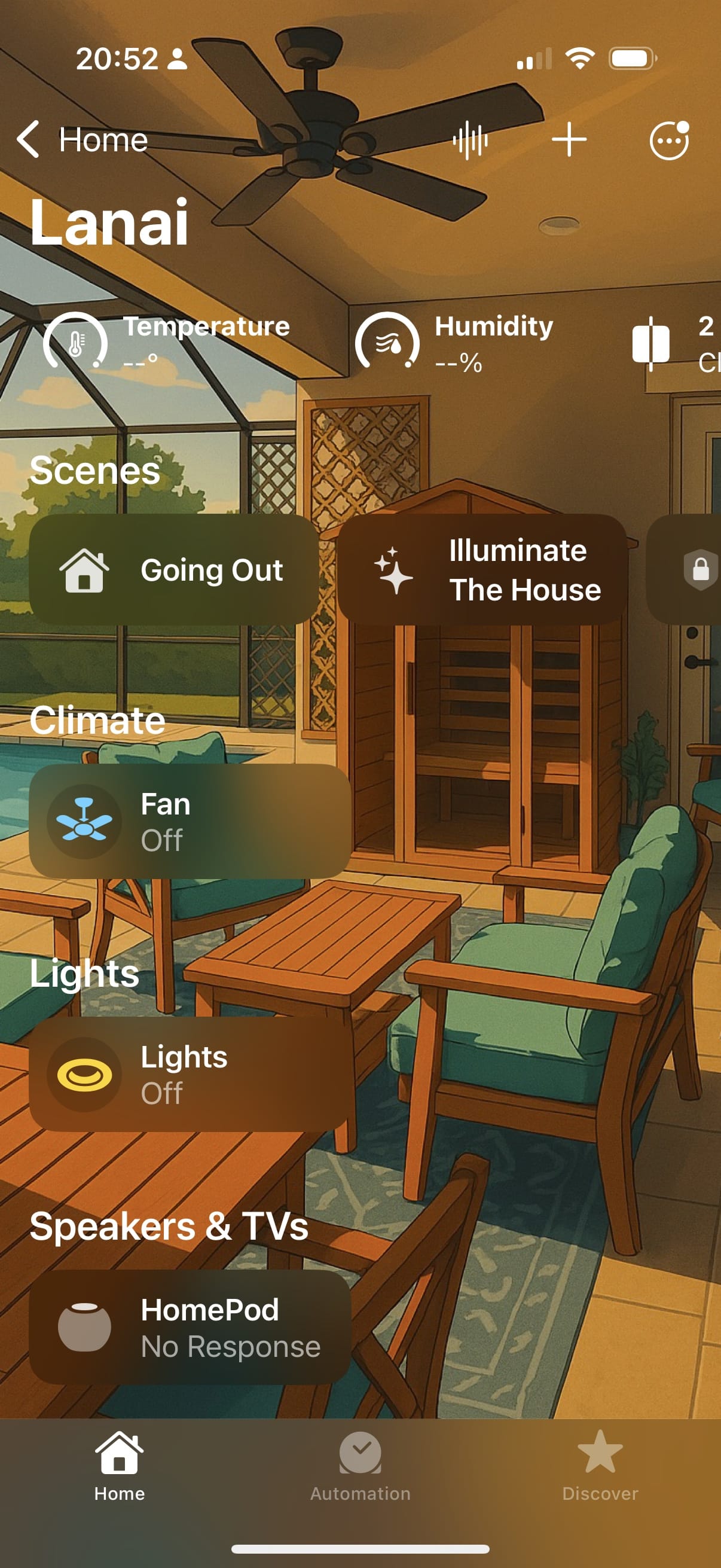Turn on the Lights tile
Screen dimensions: 721x1568
[190, 1074]
